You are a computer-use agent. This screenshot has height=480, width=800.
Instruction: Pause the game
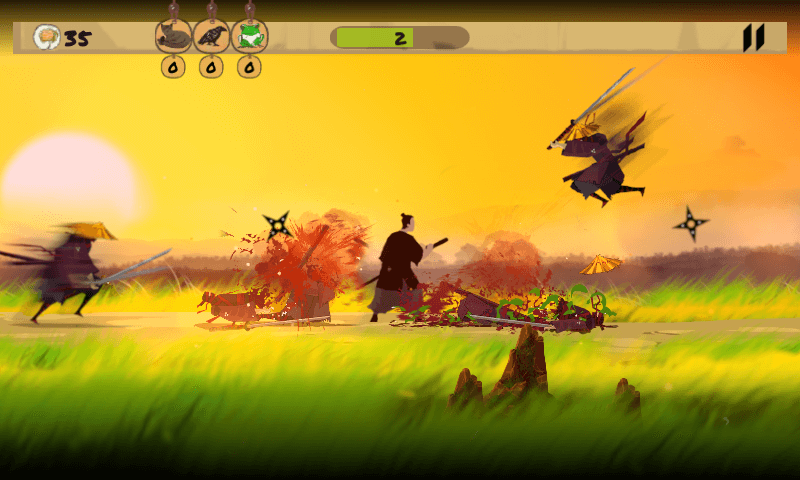tap(753, 38)
